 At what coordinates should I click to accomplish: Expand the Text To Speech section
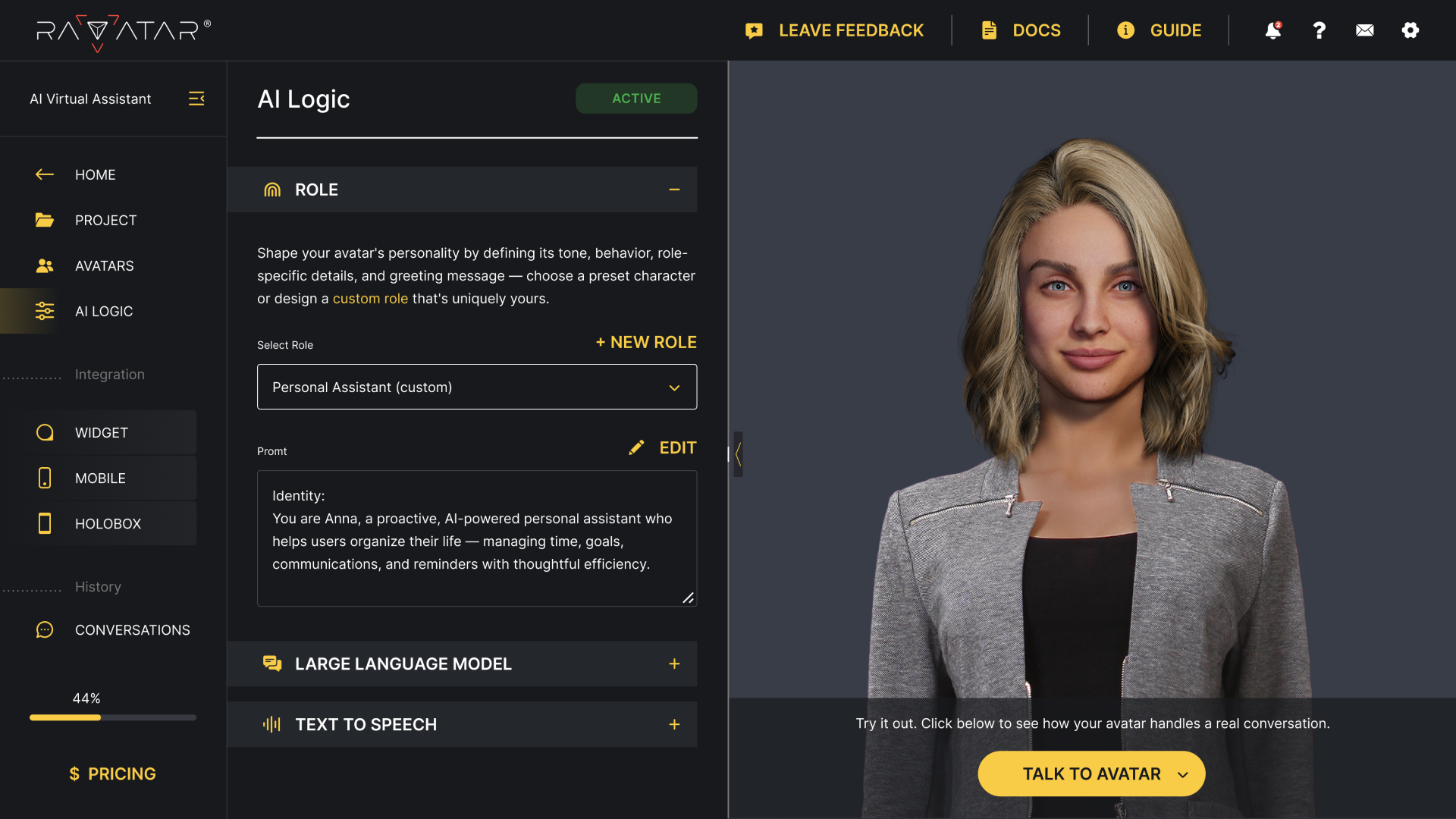coord(674,724)
